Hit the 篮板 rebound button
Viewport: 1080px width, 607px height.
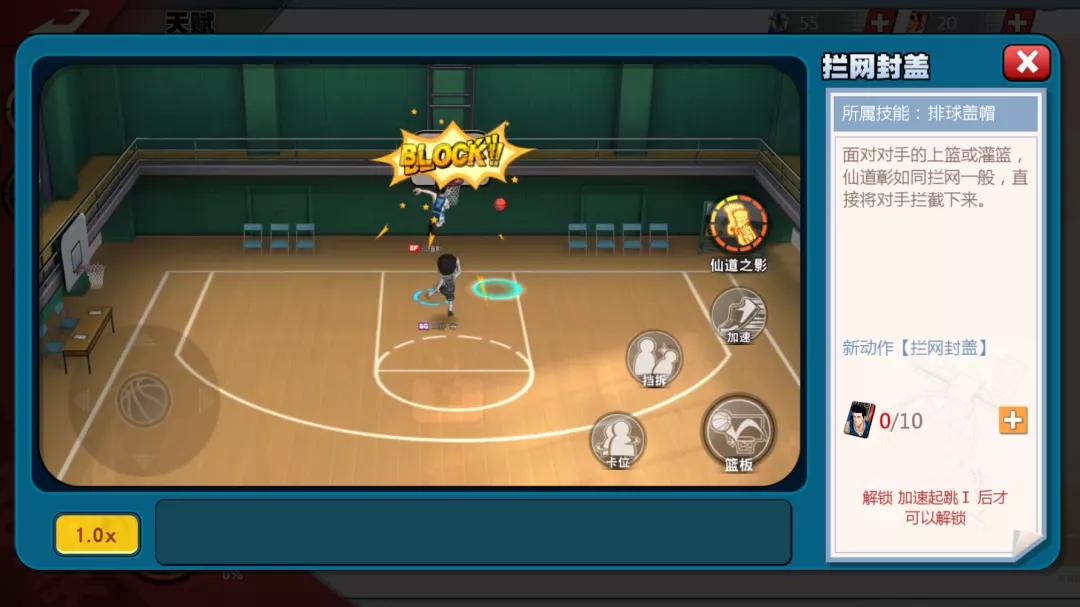[738, 431]
